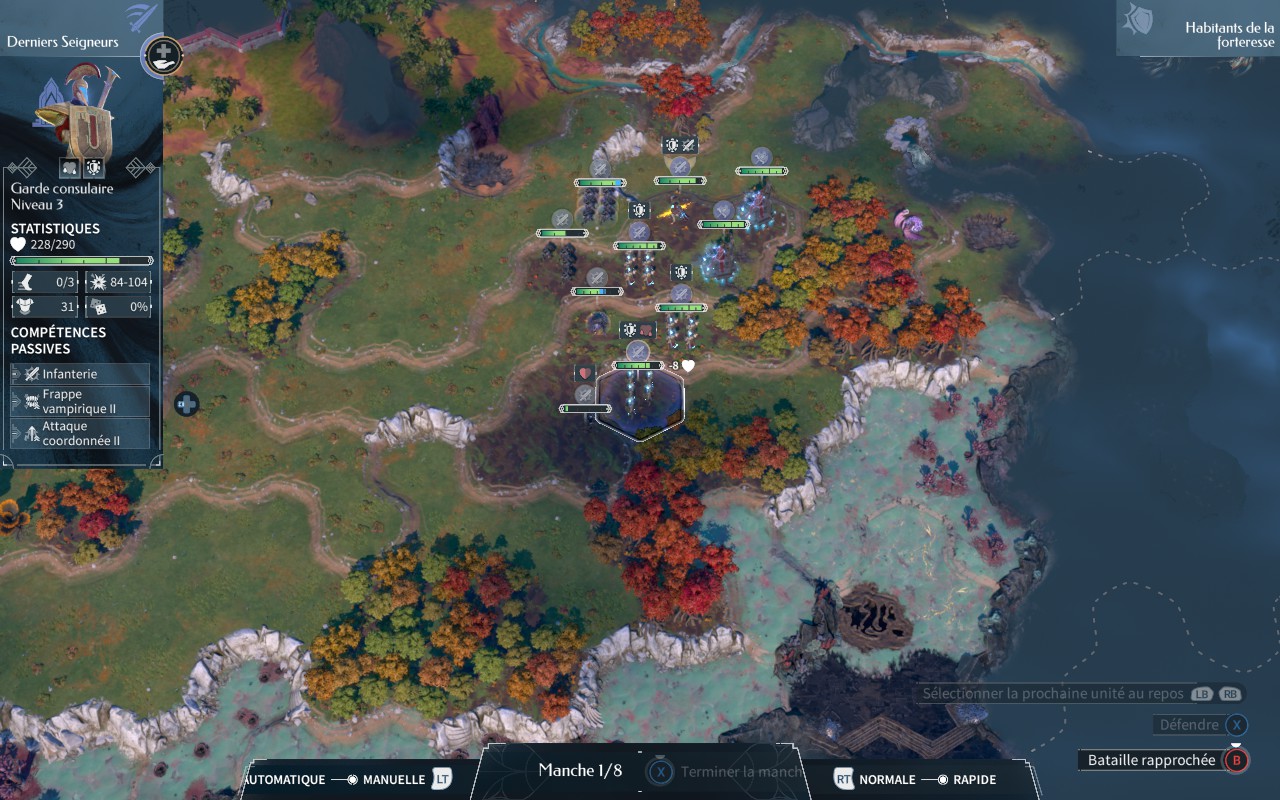
Task: Open the Habitants de la forteresse enemy panel
Action: 1198,30
